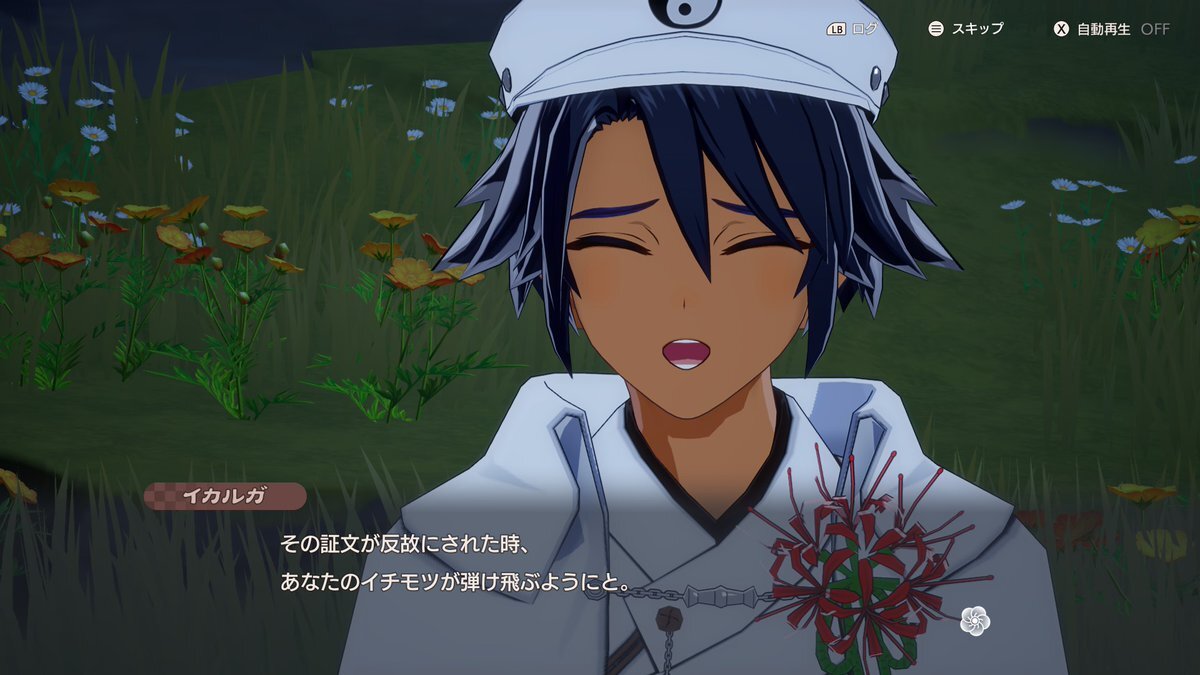The width and height of the screenshot is (1200, 675).
Task: Skip the cutscene with スキップ
Action: click(966, 29)
